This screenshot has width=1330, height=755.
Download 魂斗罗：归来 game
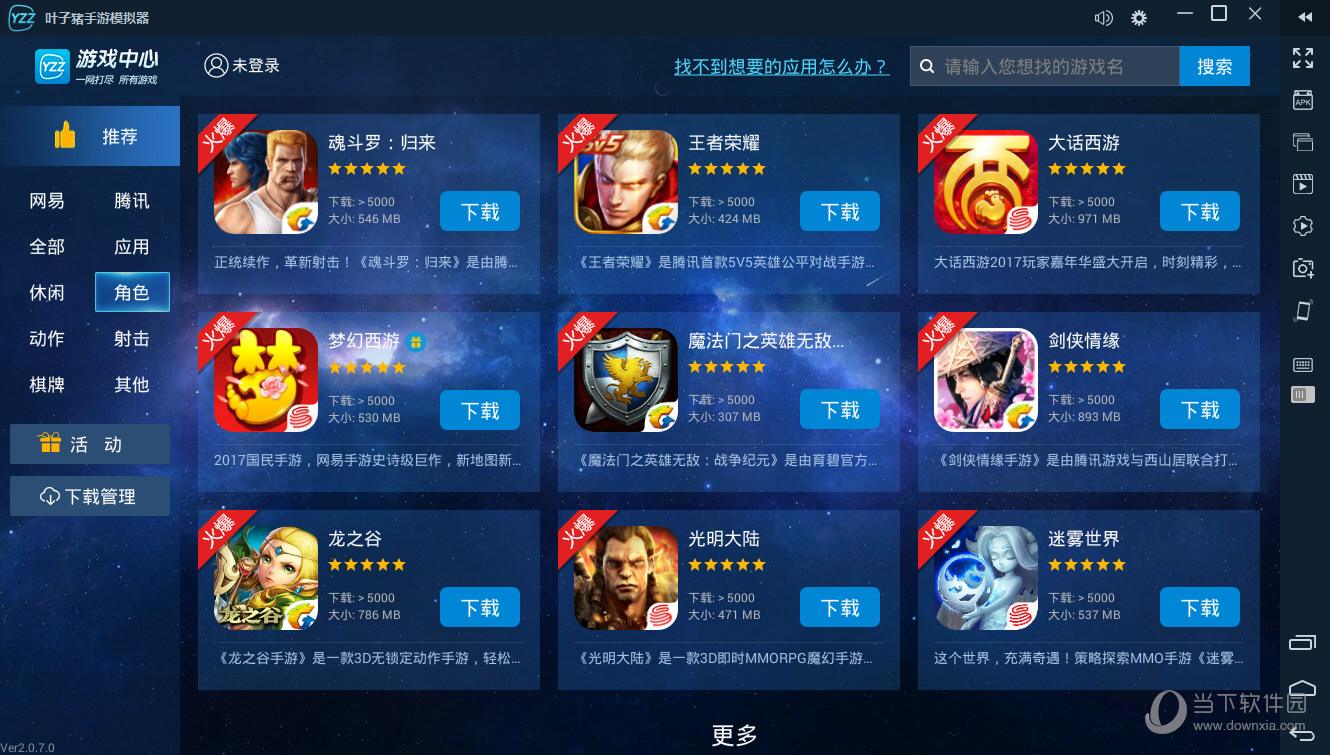click(x=480, y=212)
